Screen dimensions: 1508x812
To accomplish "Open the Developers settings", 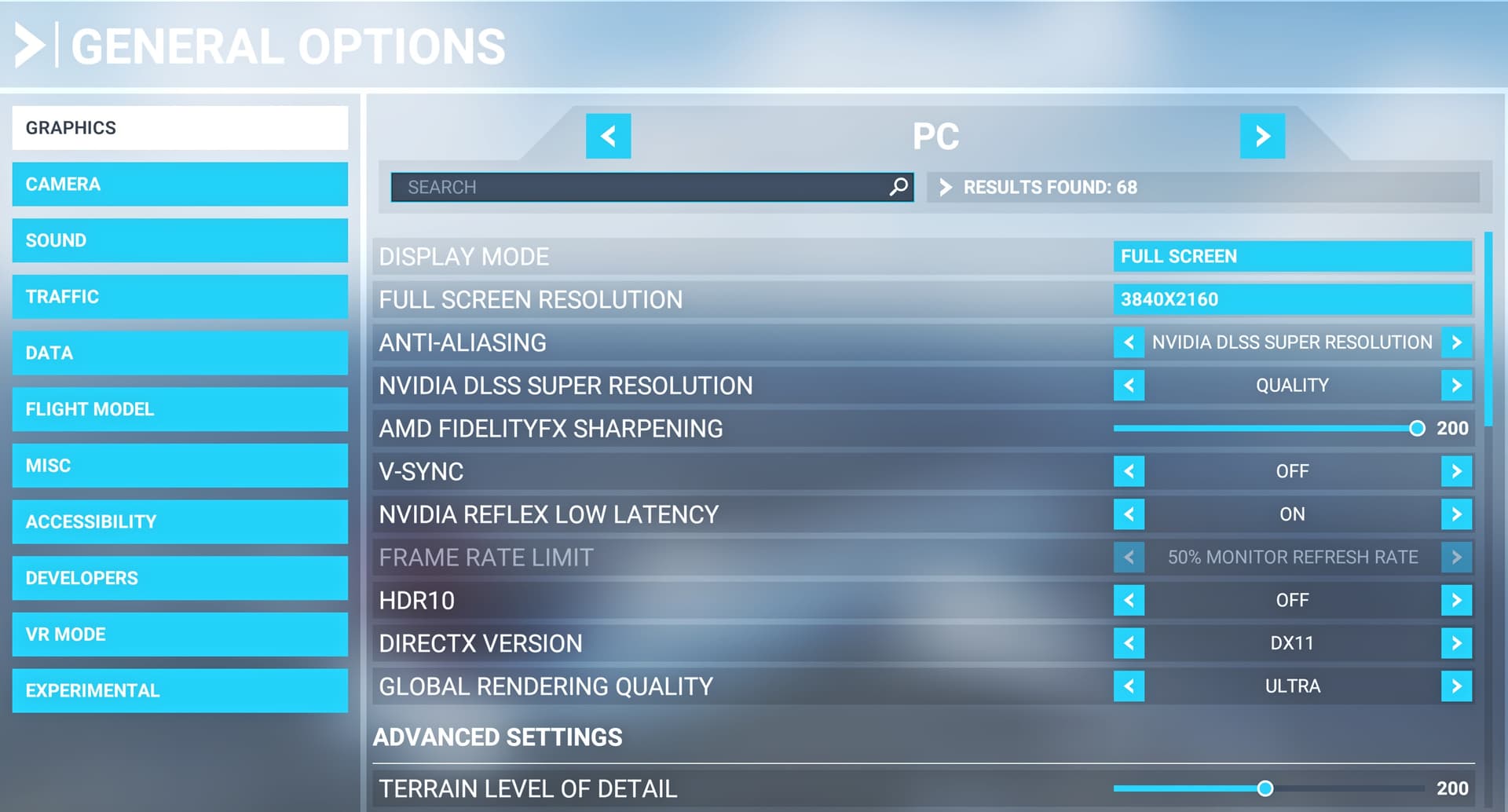I will click(180, 578).
